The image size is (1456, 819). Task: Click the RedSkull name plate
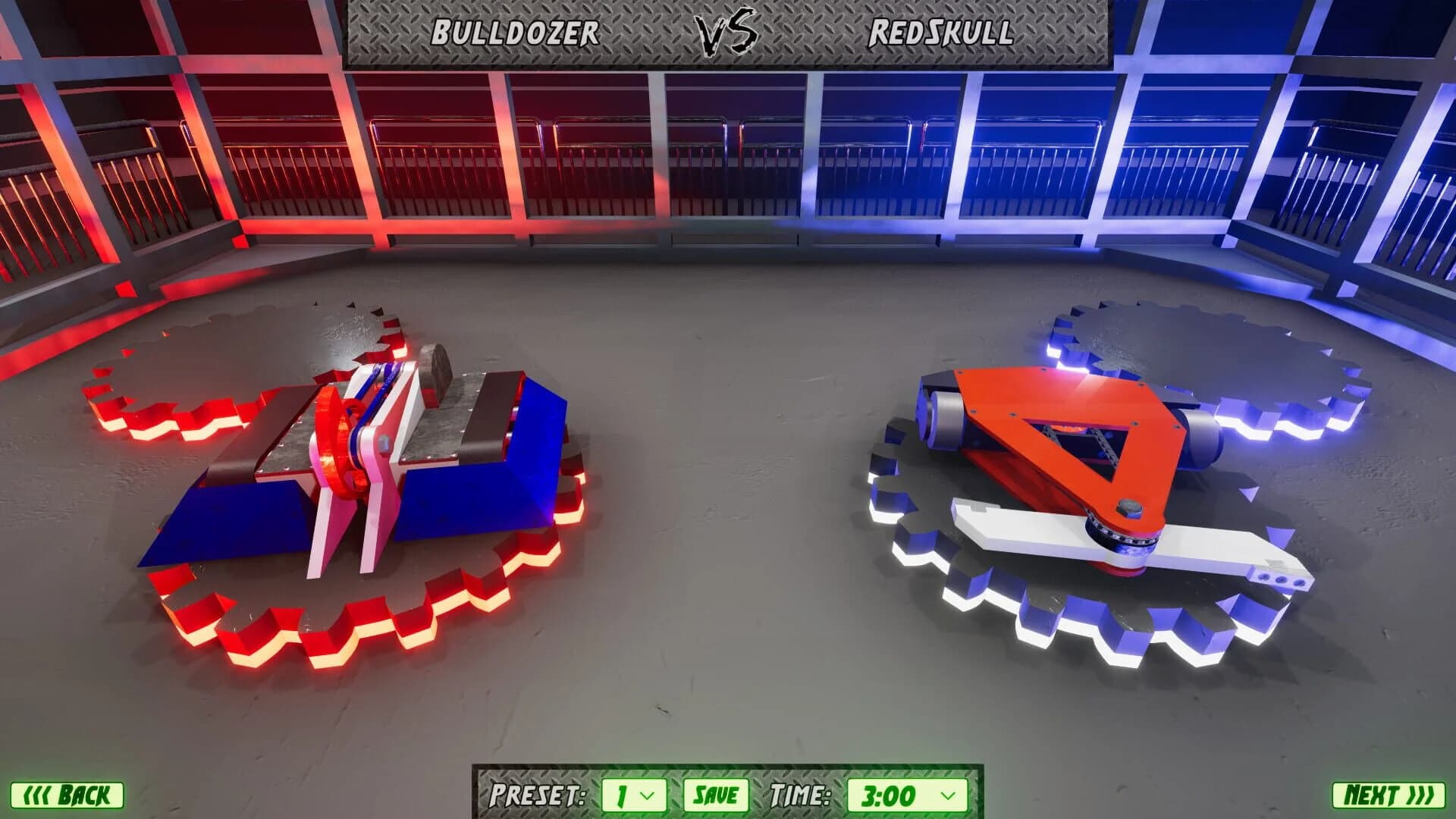pos(940,32)
